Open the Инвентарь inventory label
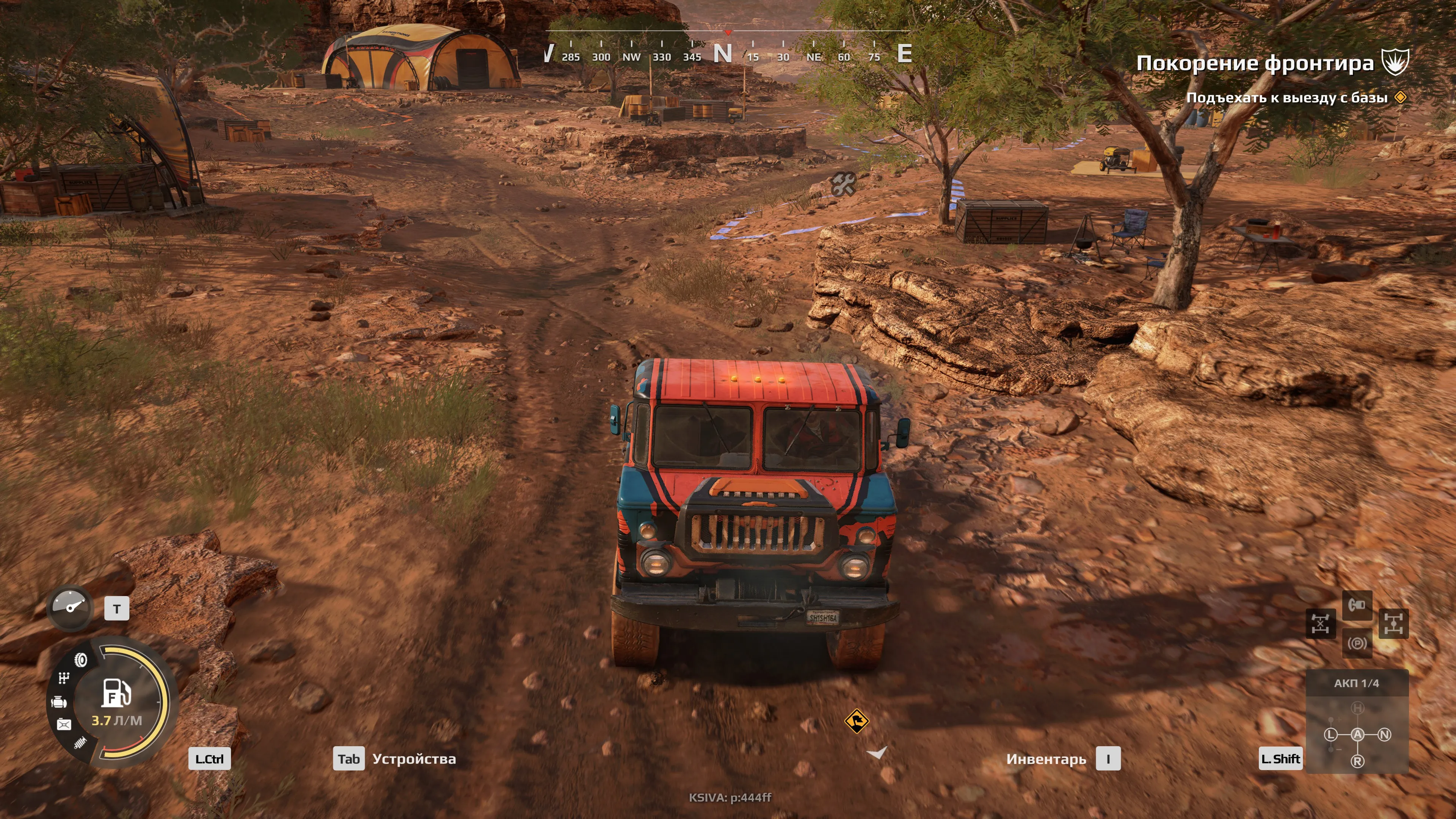Screen dimensions: 1456x819 click(x=1046, y=759)
